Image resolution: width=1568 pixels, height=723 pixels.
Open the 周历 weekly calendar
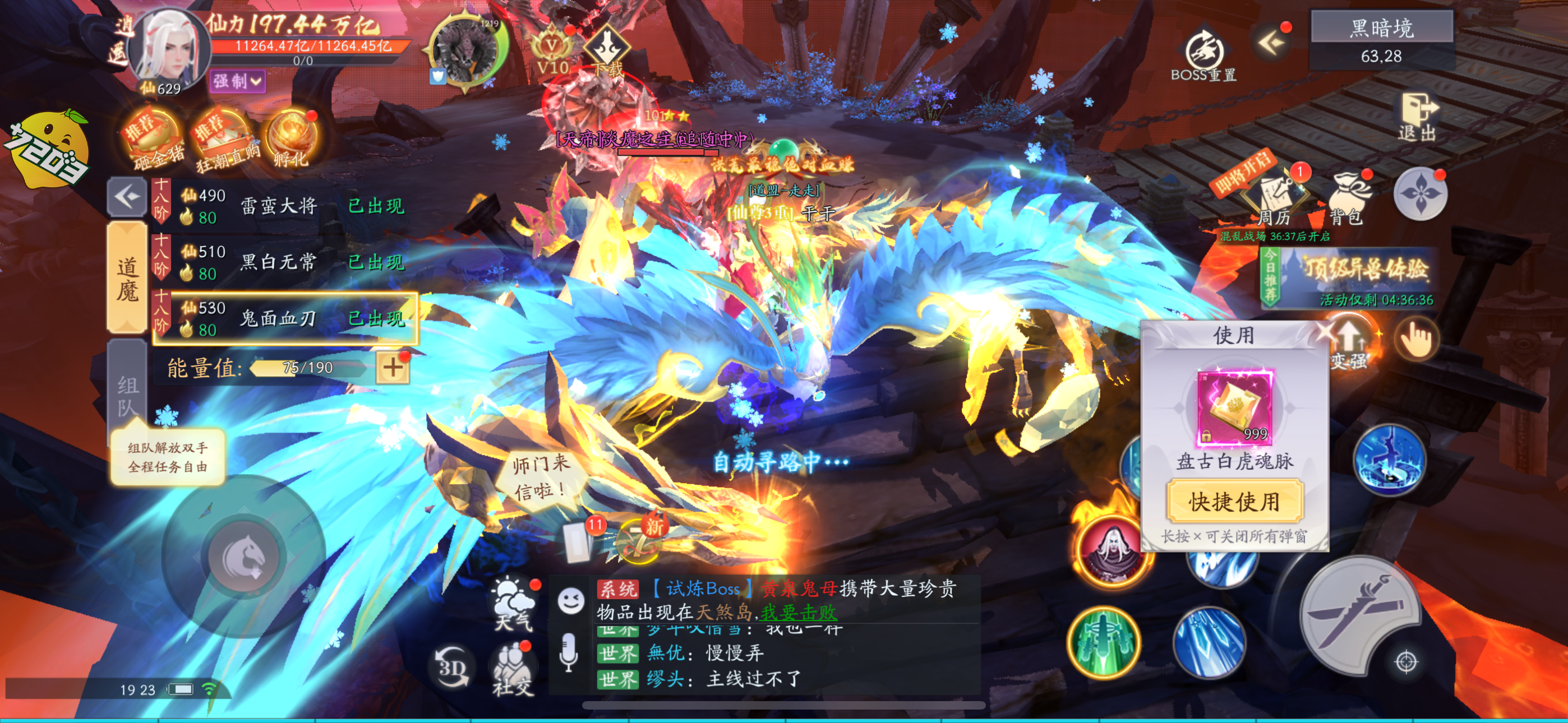point(1274,201)
